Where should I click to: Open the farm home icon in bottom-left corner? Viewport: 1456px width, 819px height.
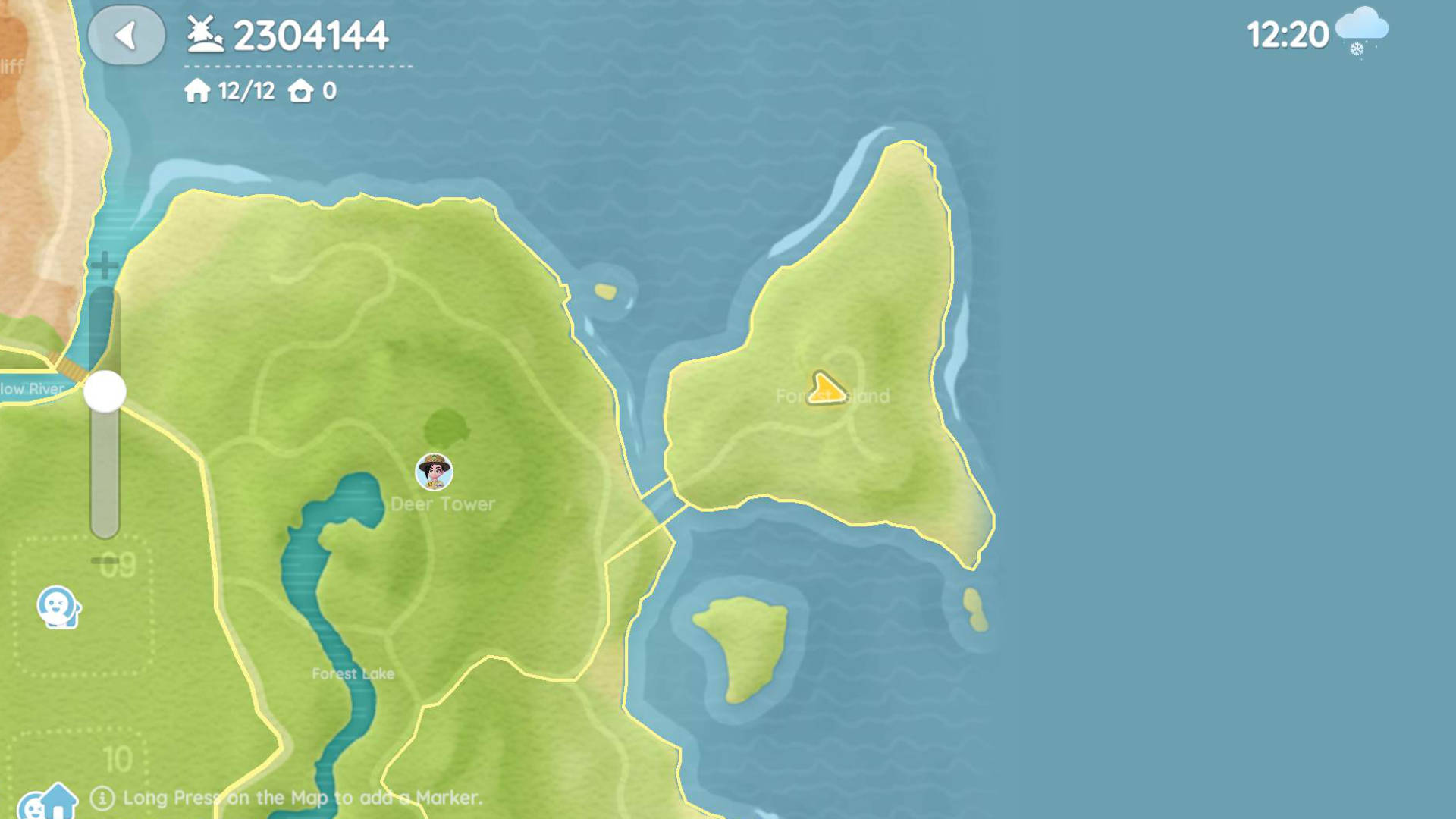pyautogui.click(x=47, y=800)
